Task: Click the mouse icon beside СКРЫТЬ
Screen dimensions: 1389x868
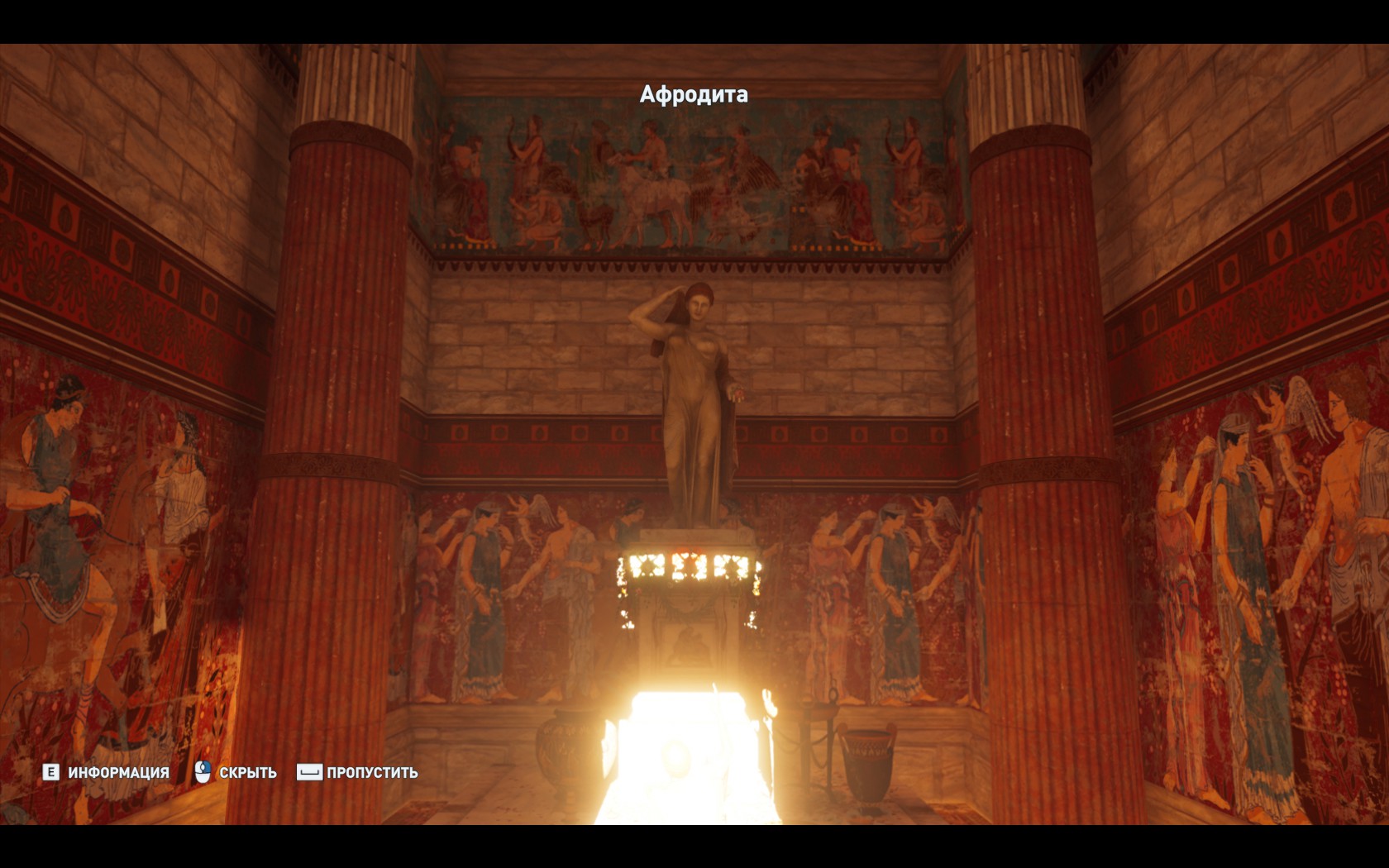Action: 201,773
